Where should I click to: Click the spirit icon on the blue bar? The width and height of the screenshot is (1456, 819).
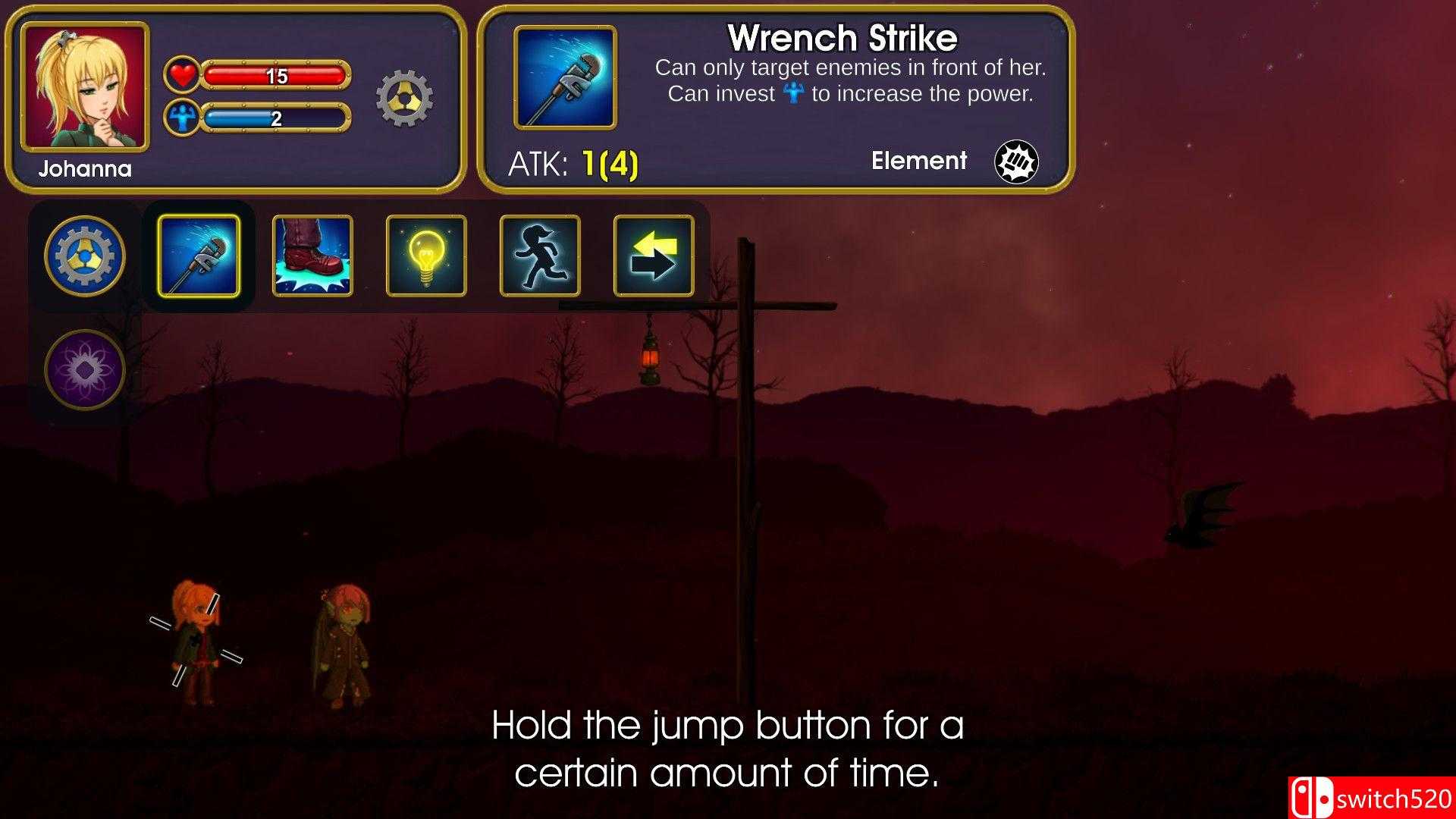180,118
